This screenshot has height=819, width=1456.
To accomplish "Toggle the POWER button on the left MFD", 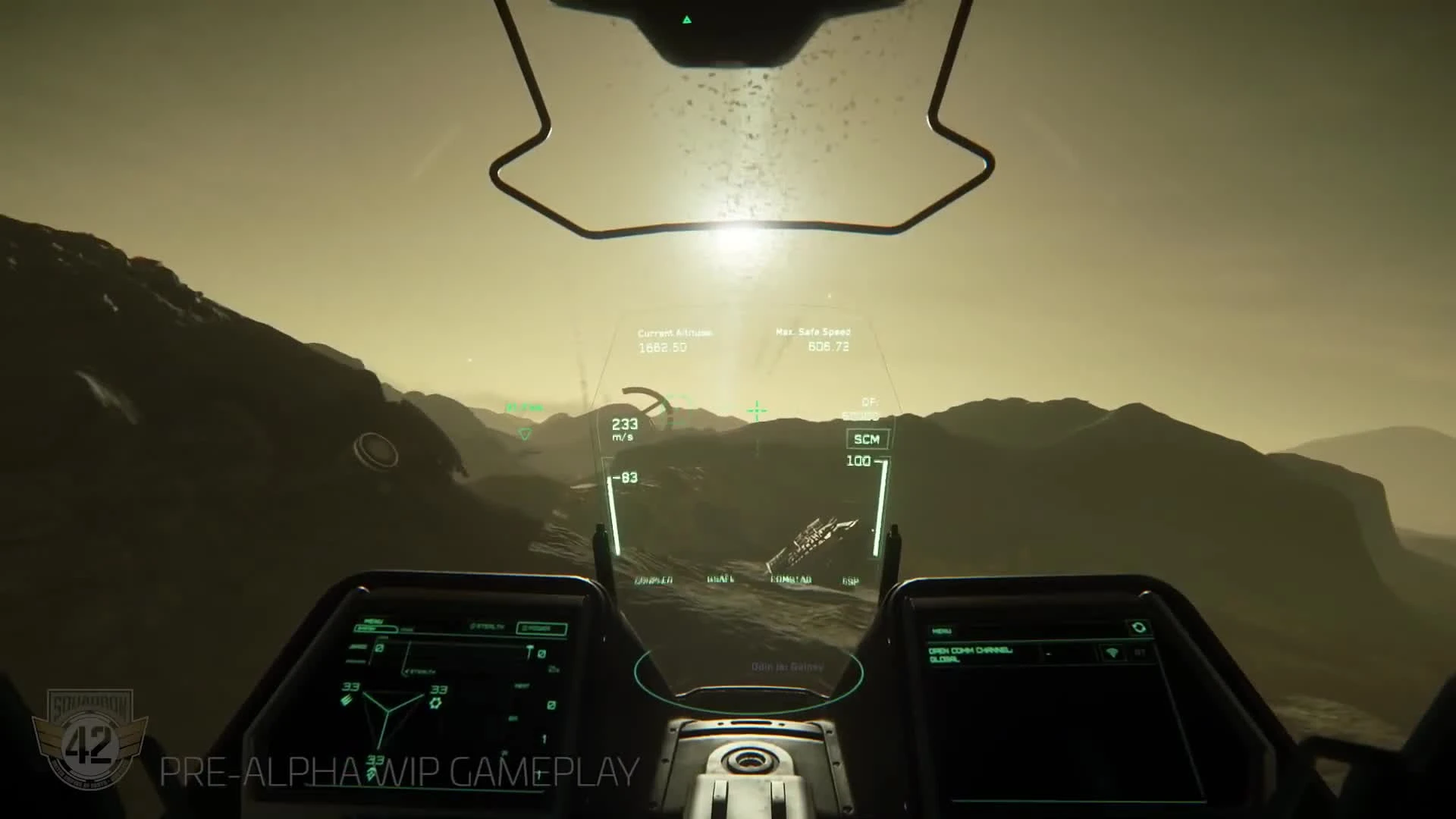I will (x=541, y=627).
